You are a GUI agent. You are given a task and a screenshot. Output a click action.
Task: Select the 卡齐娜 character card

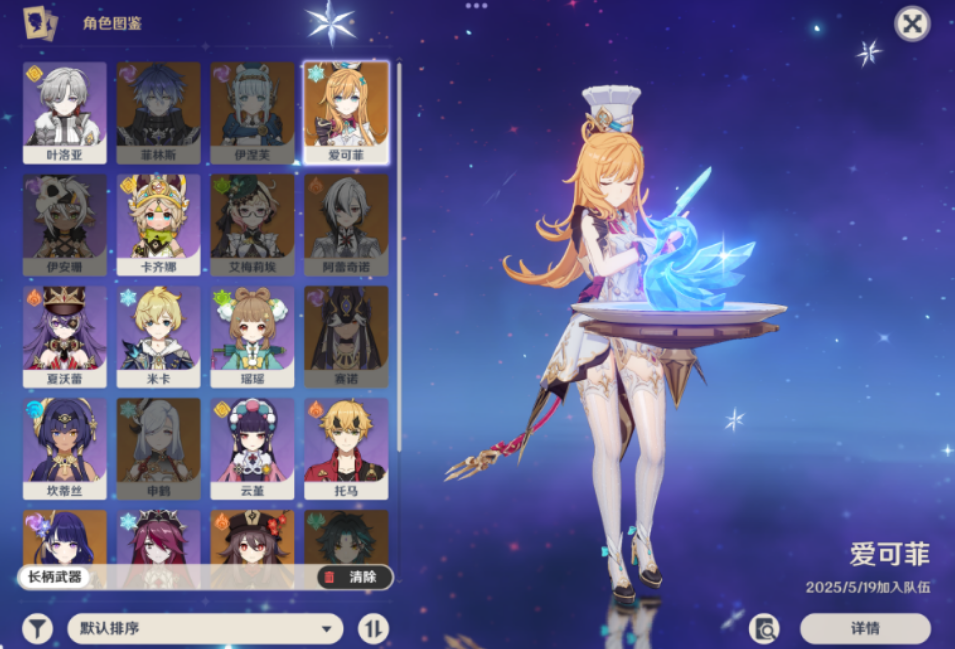(158, 225)
